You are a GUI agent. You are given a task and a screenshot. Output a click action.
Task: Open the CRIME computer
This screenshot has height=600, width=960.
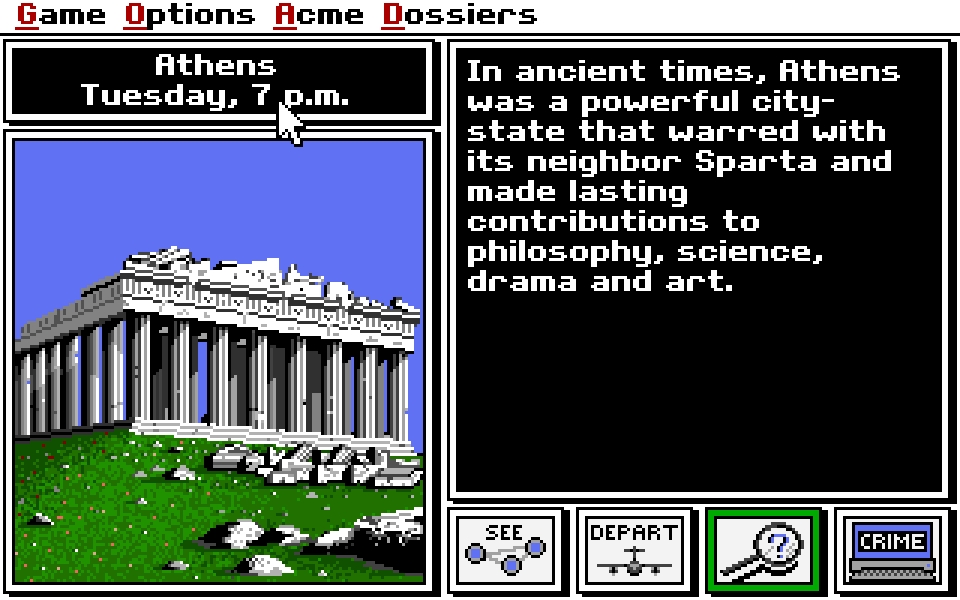(893, 549)
